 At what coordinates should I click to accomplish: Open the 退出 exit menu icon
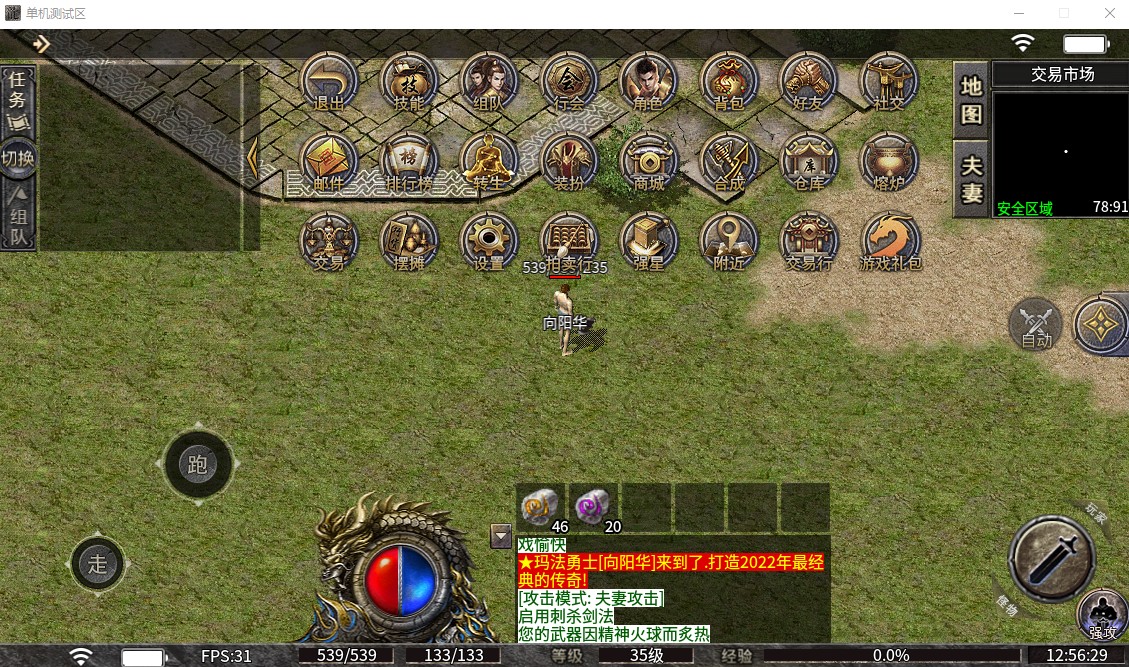coord(329,80)
